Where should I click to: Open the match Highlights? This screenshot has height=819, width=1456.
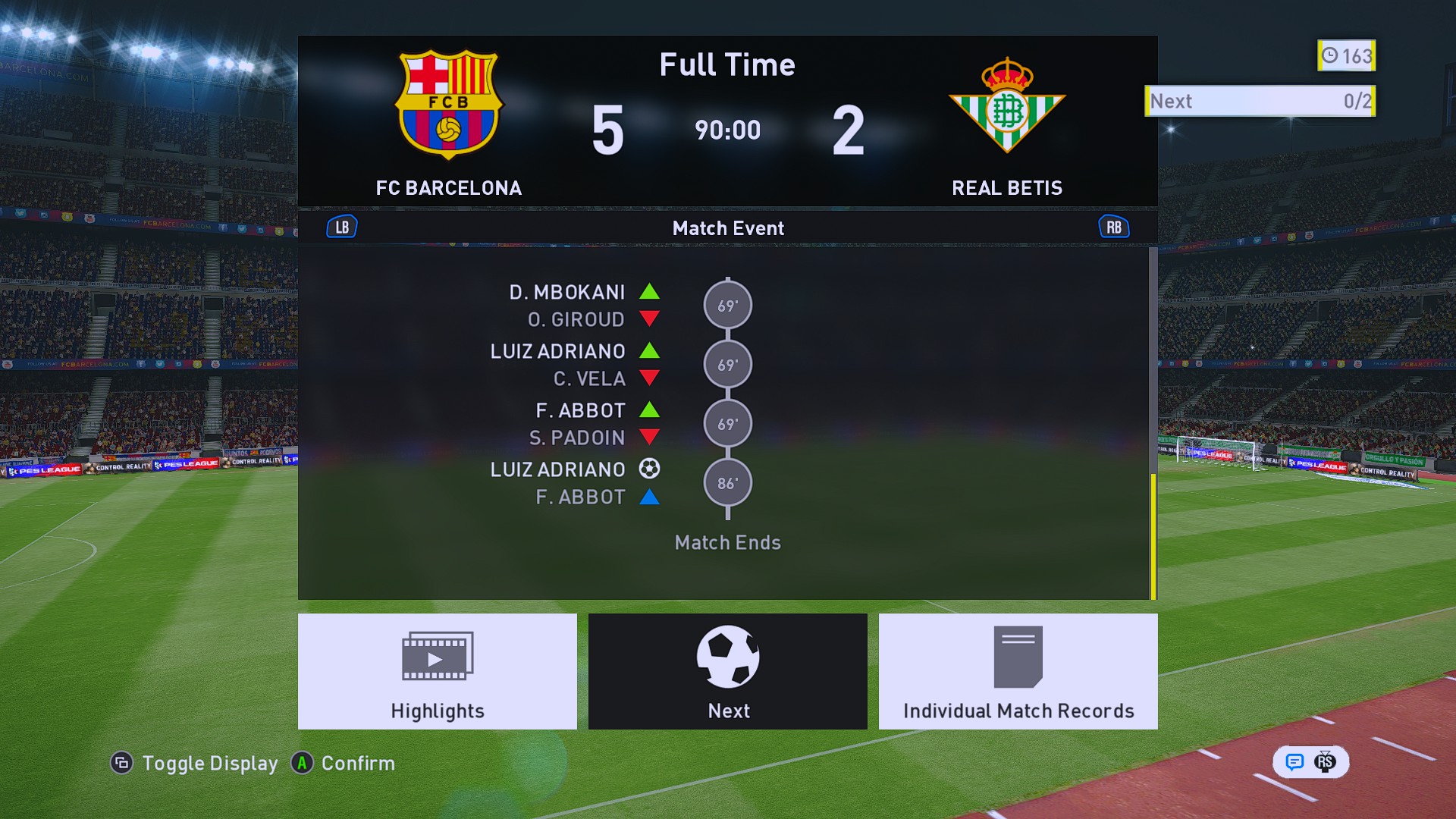[438, 671]
